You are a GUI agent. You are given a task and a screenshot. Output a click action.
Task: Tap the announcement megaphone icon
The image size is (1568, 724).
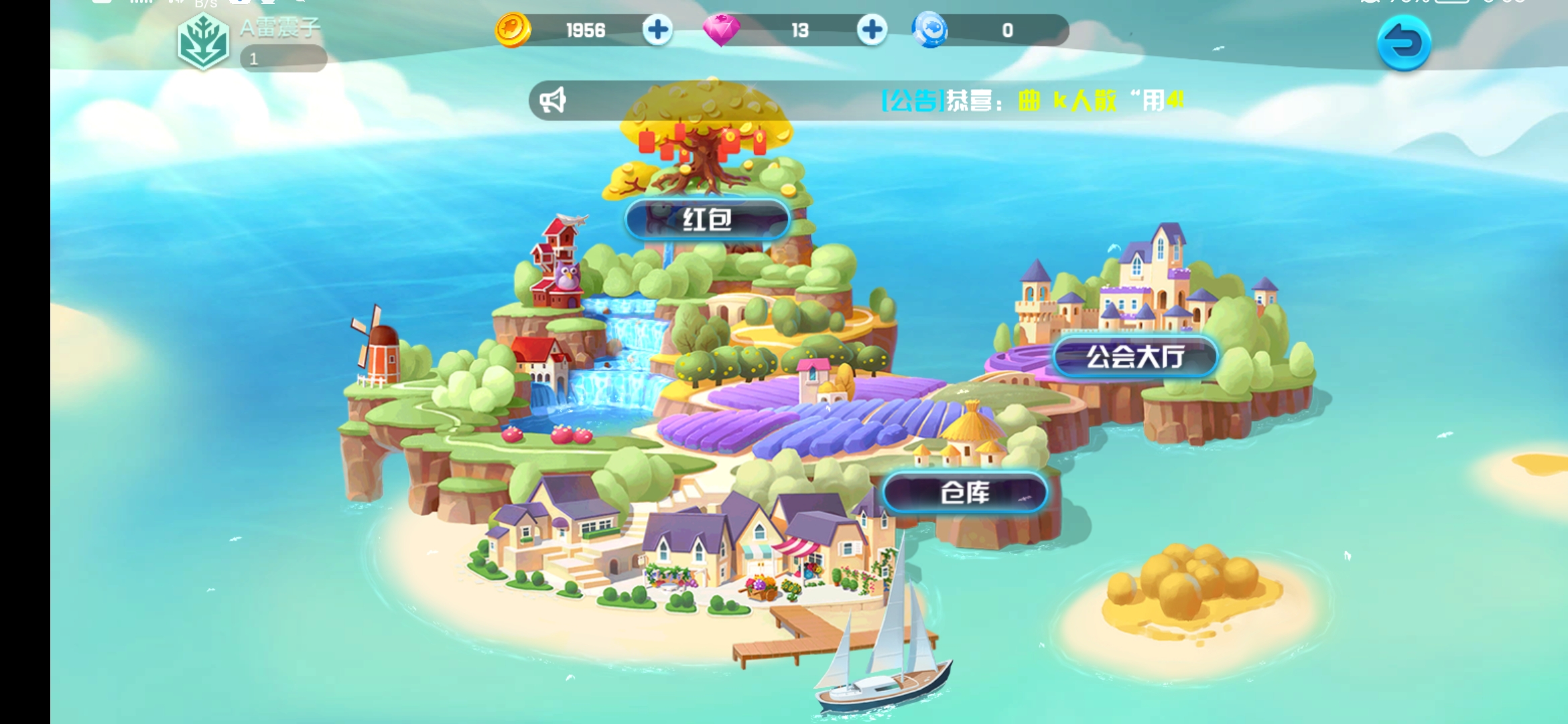pyautogui.click(x=553, y=101)
